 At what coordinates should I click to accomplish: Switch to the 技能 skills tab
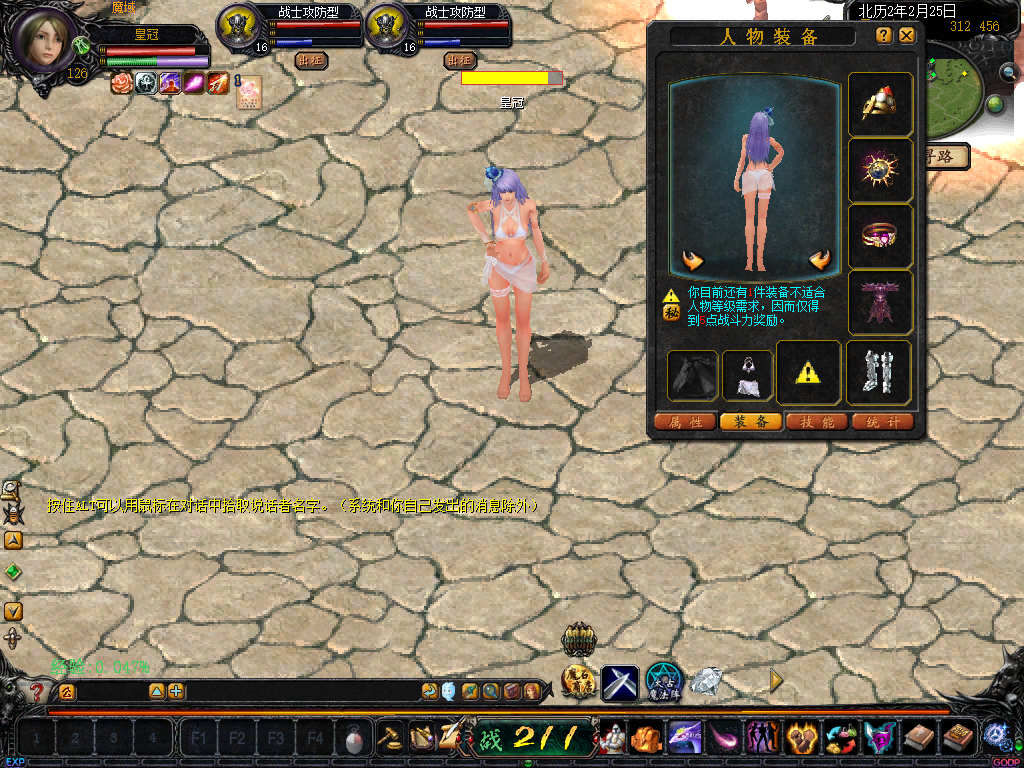coord(817,422)
